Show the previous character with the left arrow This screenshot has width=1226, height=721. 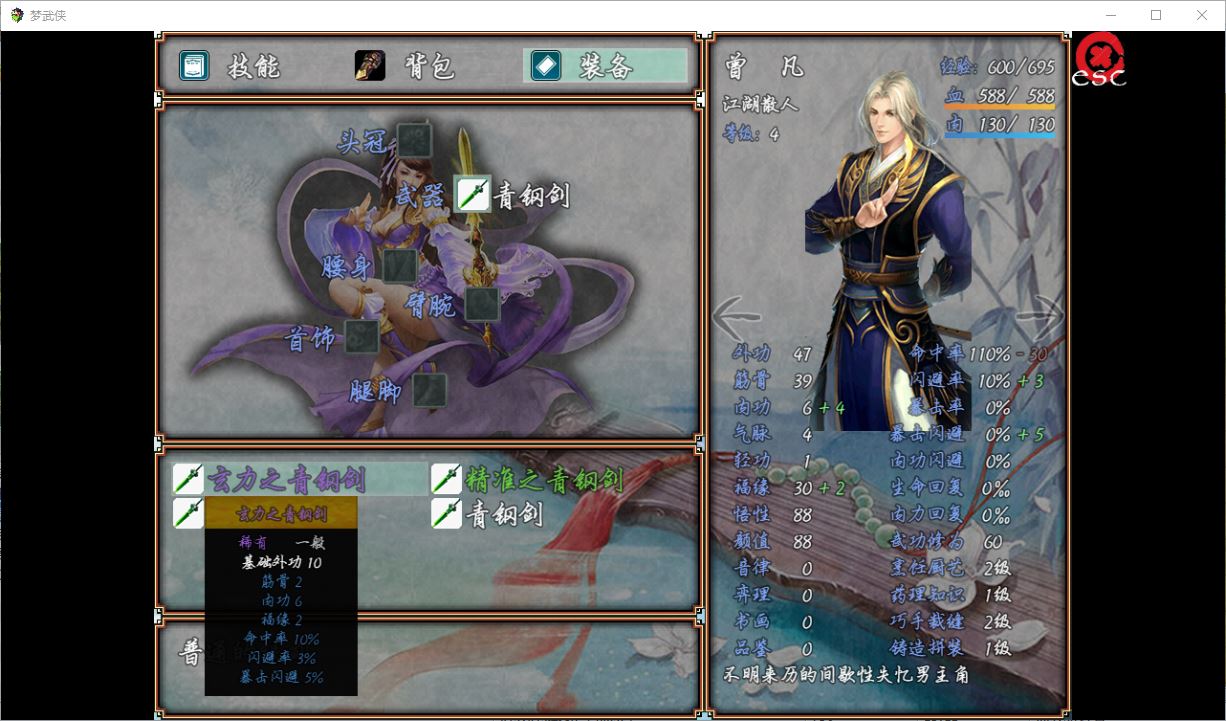[x=735, y=318]
